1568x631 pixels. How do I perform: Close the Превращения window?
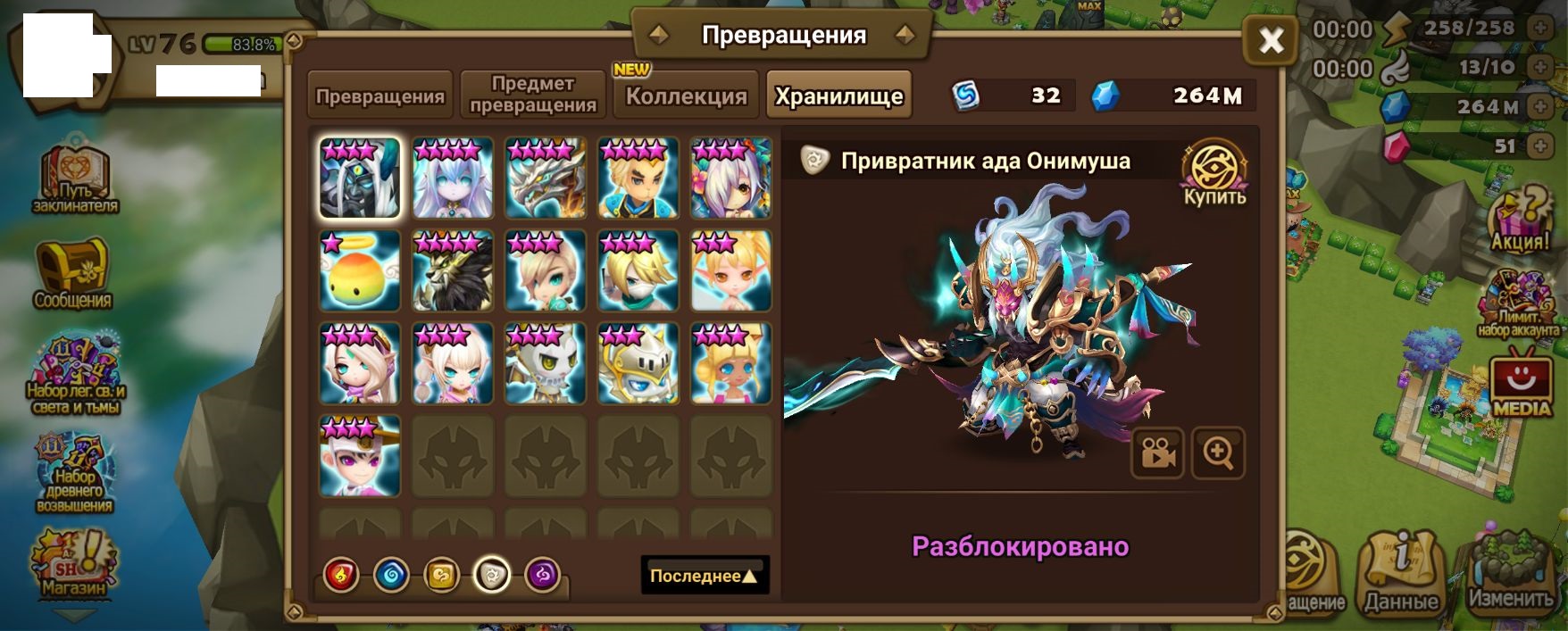coord(1270,39)
